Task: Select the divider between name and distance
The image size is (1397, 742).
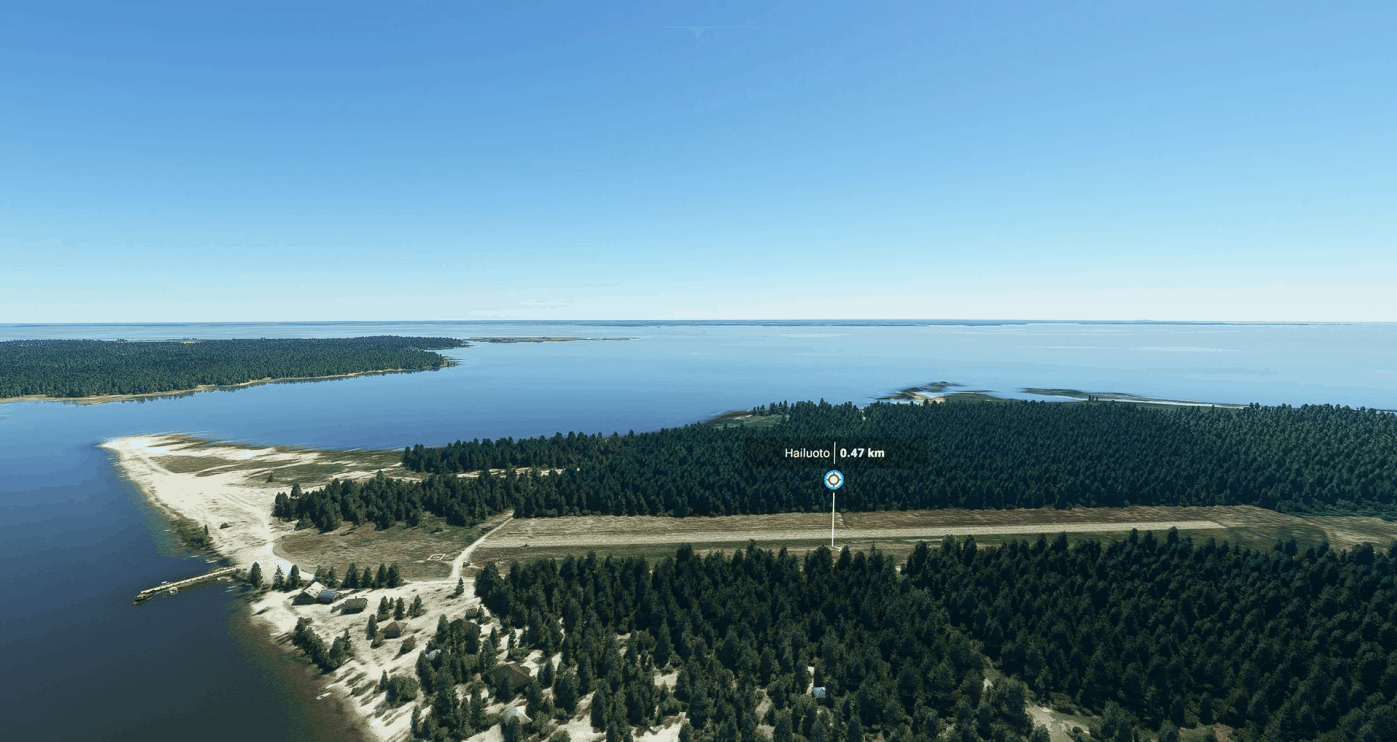Action: tap(835, 452)
